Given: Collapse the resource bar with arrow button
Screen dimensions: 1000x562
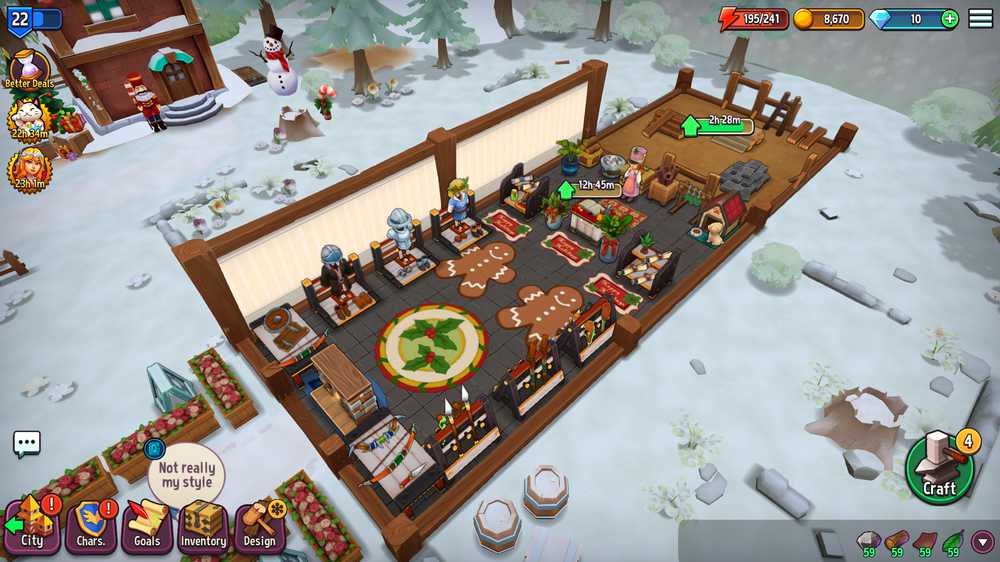Looking at the screenshot, I should [x=982, y=542].
